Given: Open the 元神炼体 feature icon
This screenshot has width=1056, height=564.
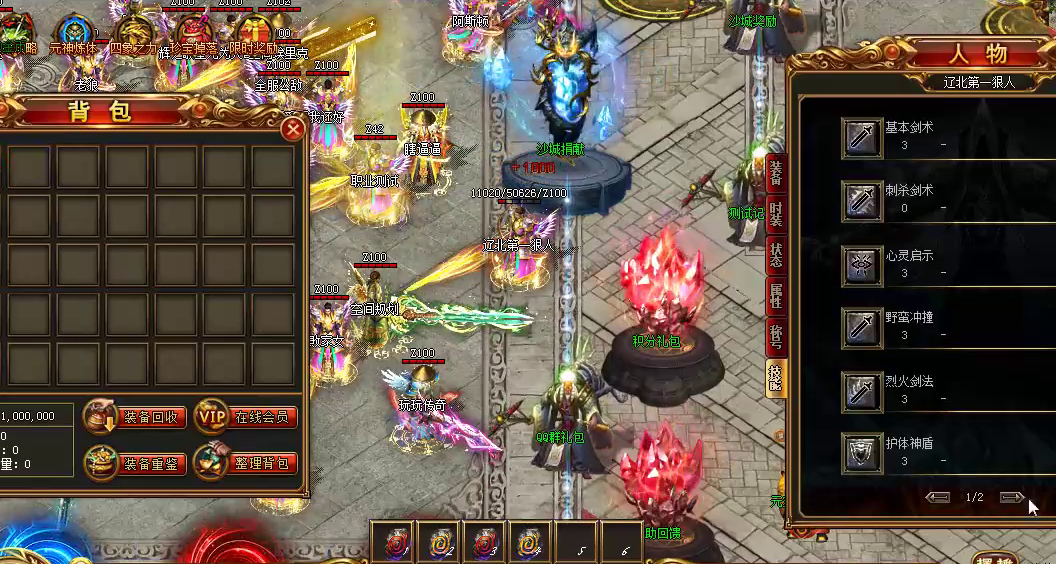Looking at the screenshot, I should (74, 32).
